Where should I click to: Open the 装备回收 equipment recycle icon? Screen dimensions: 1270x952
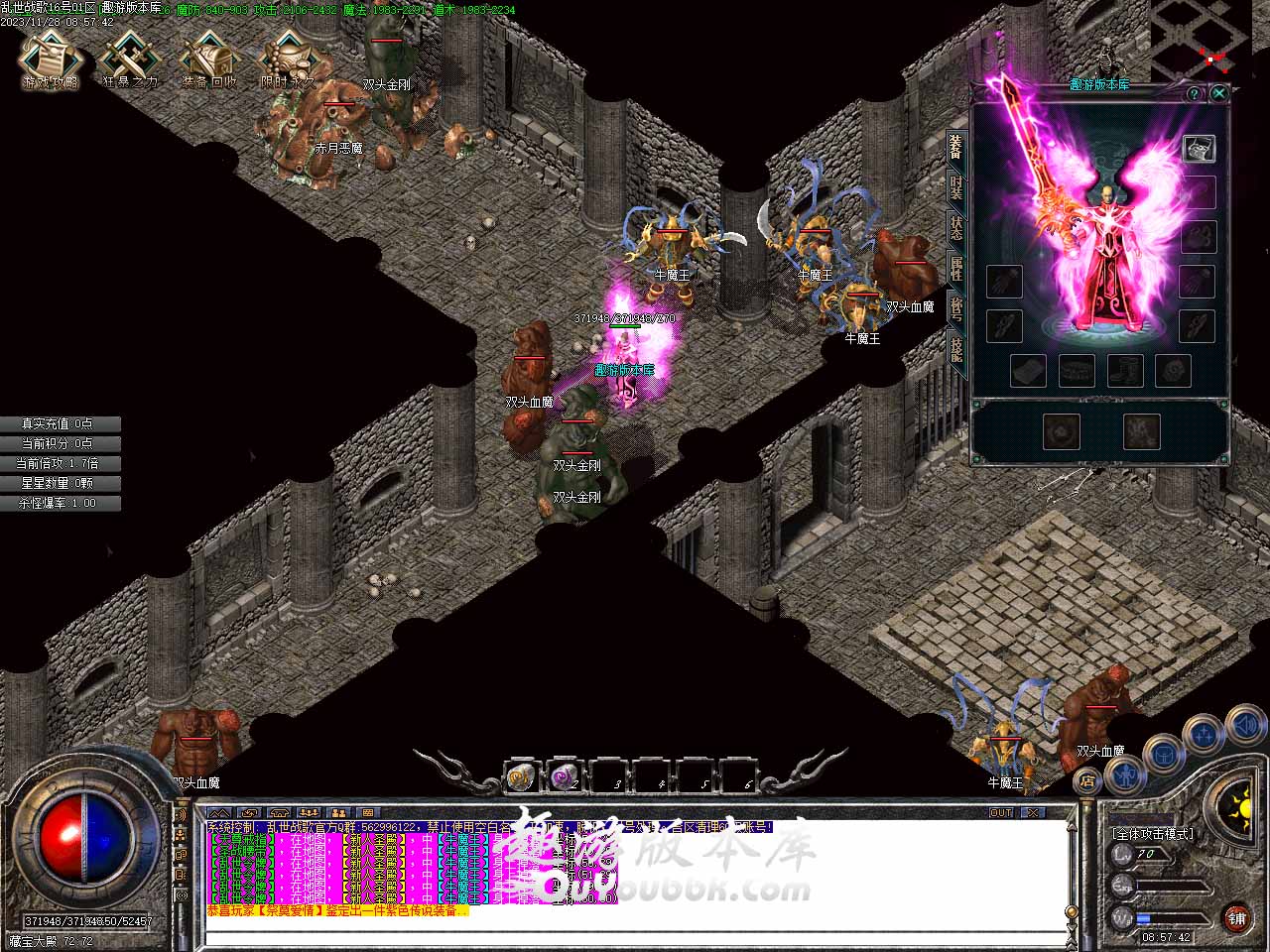209,59
